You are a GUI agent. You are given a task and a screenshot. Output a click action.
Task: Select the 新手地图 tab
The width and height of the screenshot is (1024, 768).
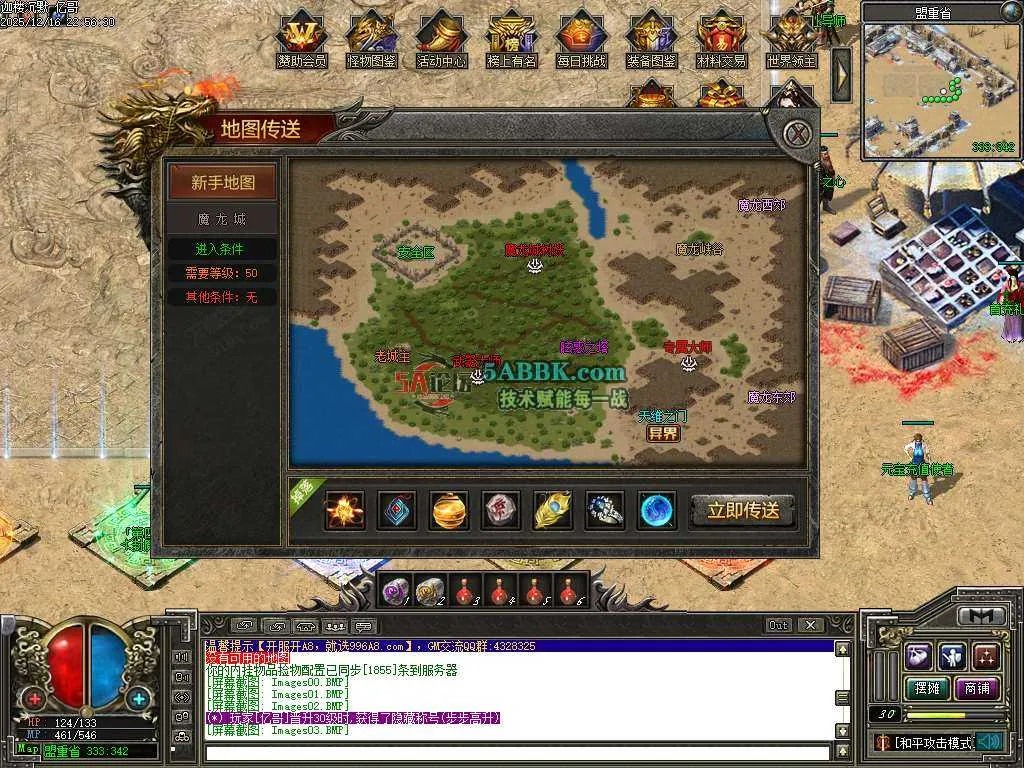(x=223, y=183)
